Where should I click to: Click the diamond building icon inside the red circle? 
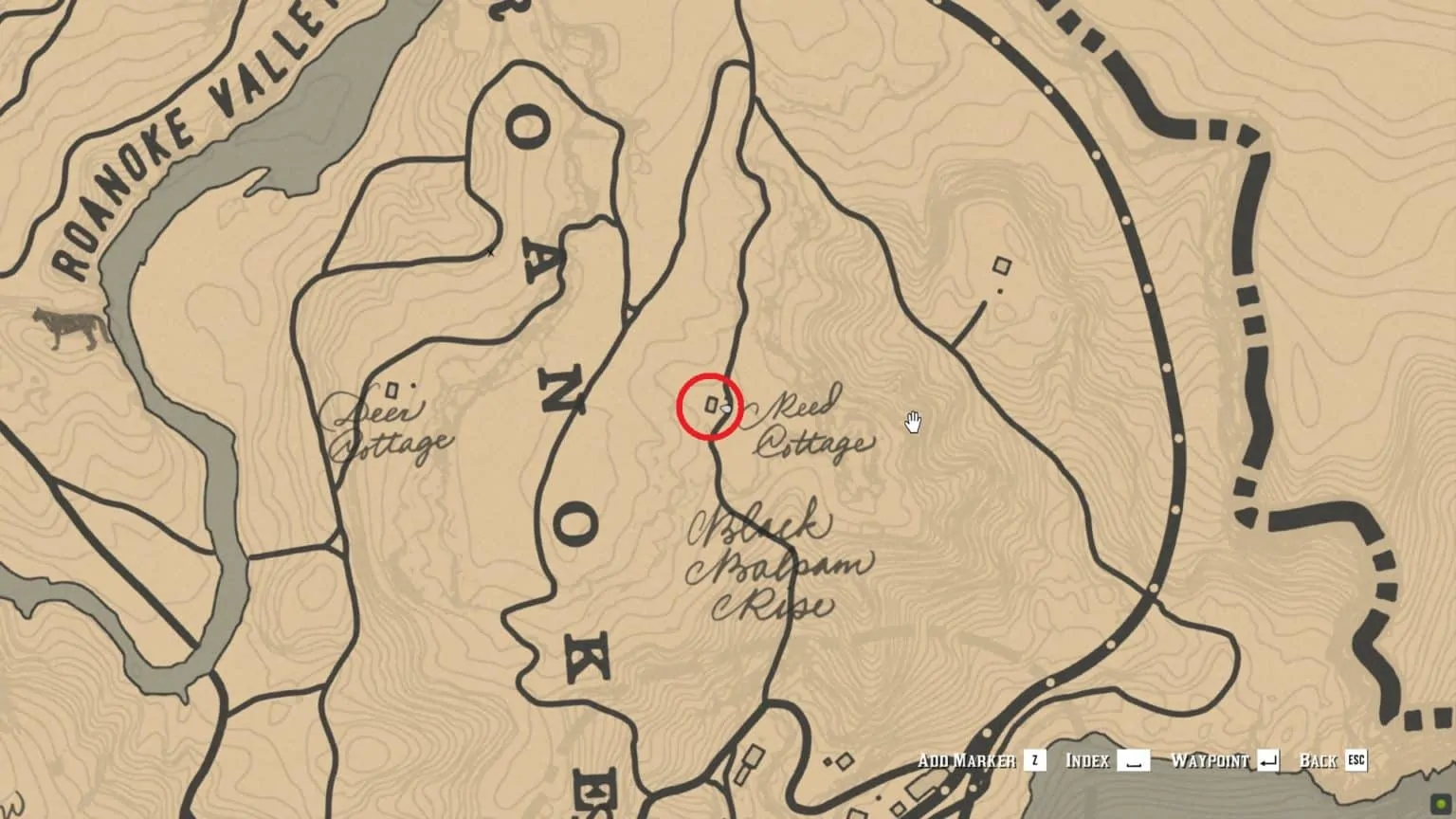709,405
